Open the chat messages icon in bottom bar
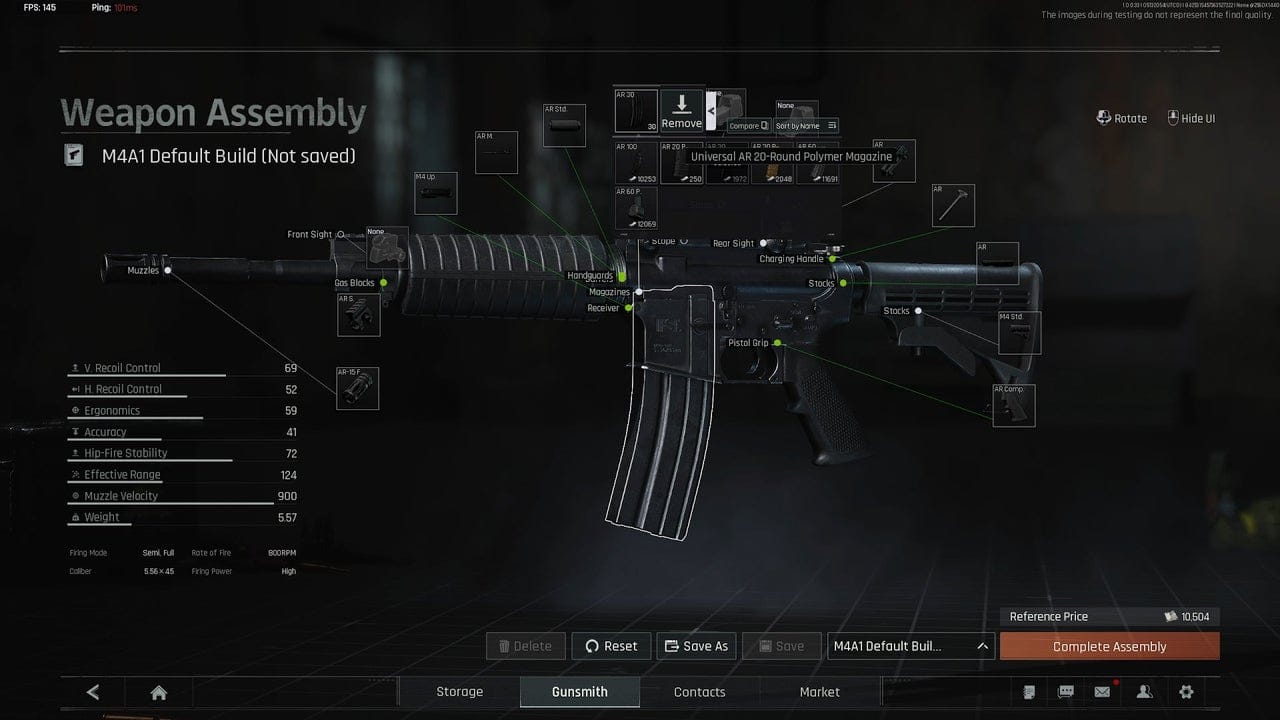 pyautogui.click(x=1065, y=691)
